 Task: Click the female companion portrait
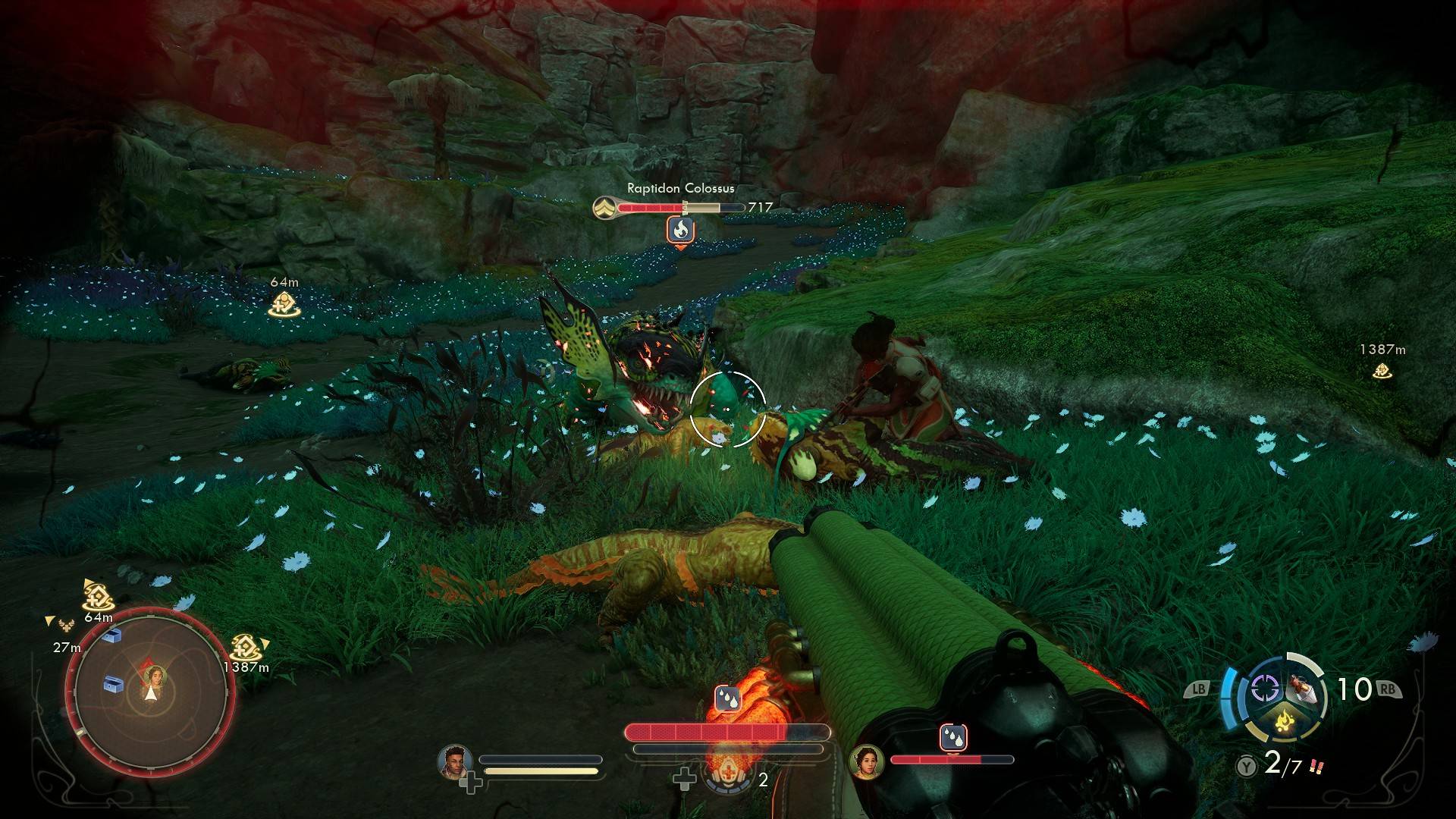tap(866, 761)
